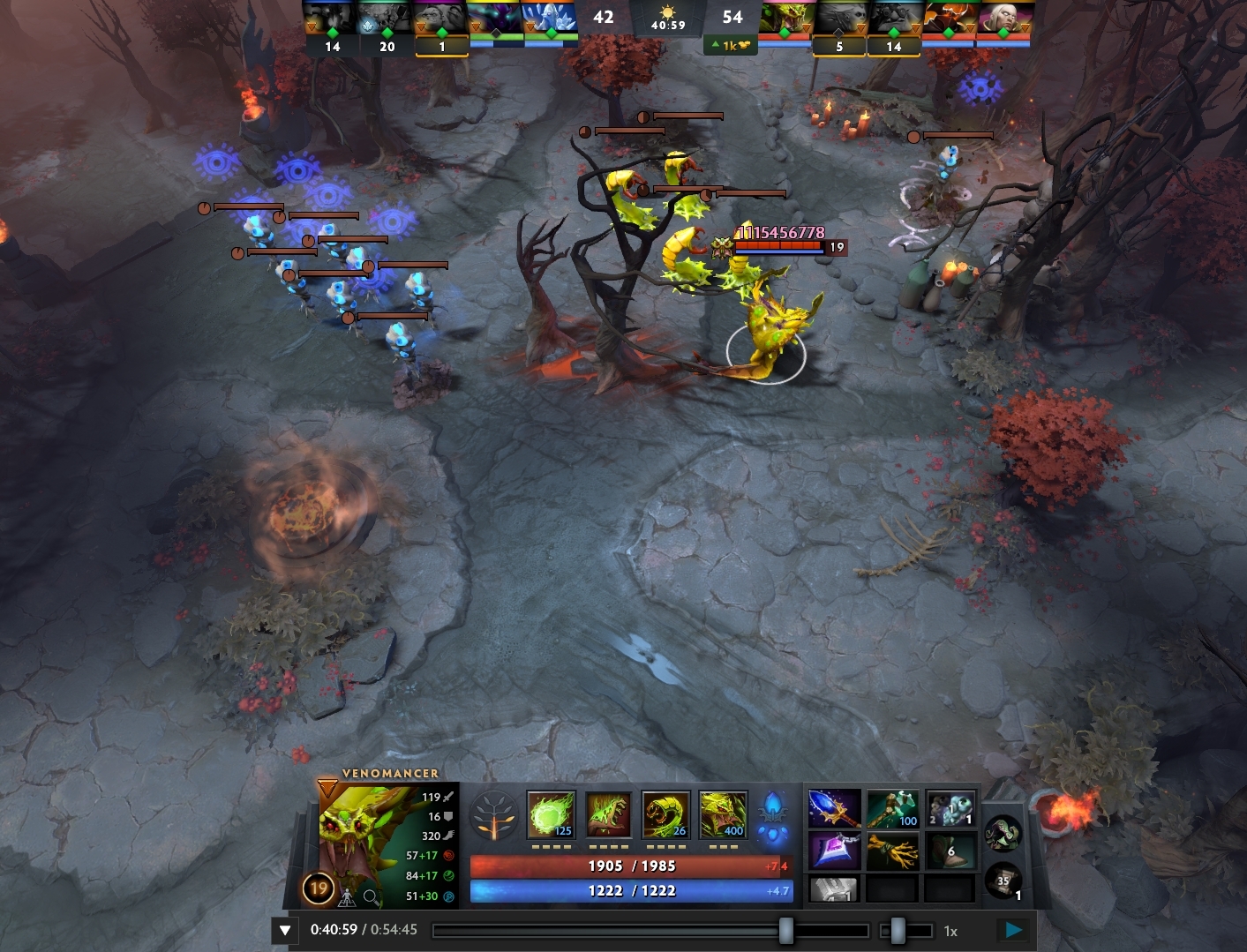Select the Poison Sting ability
The height and width of the screenshot is (952, 1247).
coord(606,816)
